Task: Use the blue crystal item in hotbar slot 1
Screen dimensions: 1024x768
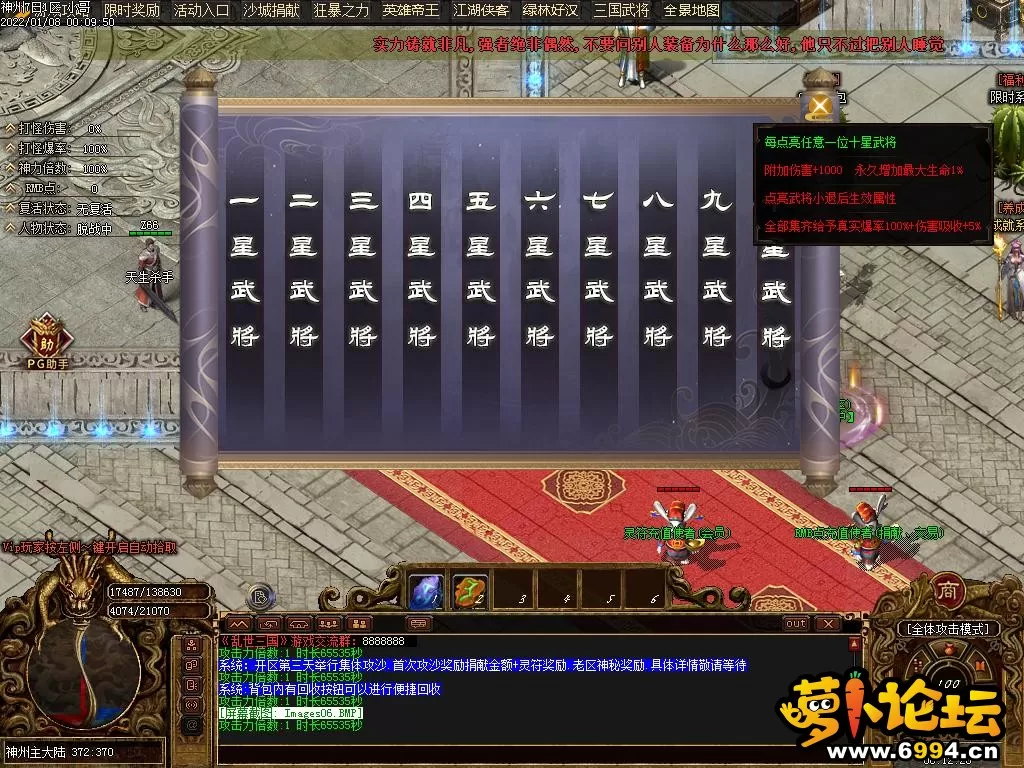Action: point(427,591)
